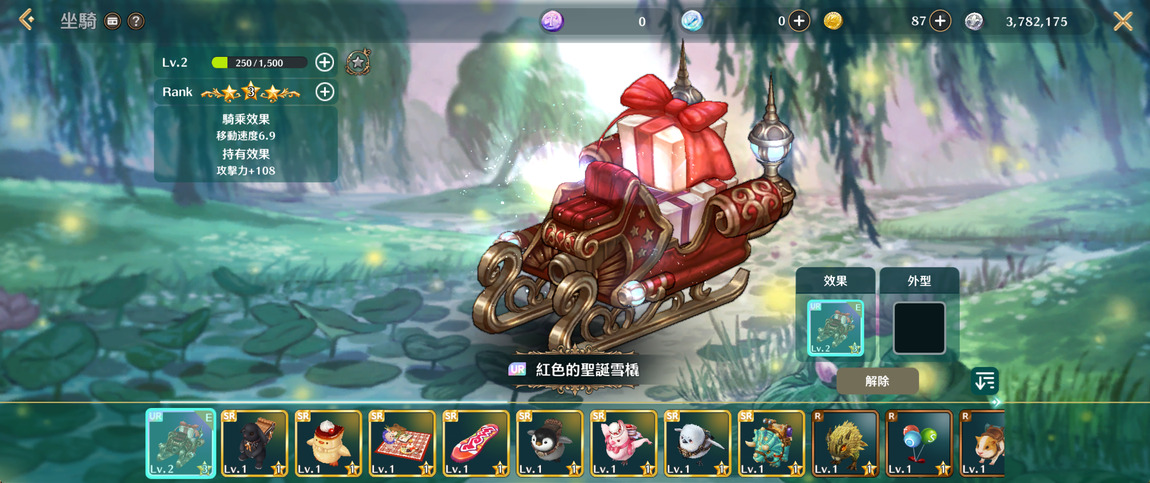
Task: Select the 效果 equipped sleigh slot
Action: click(835, 328)
